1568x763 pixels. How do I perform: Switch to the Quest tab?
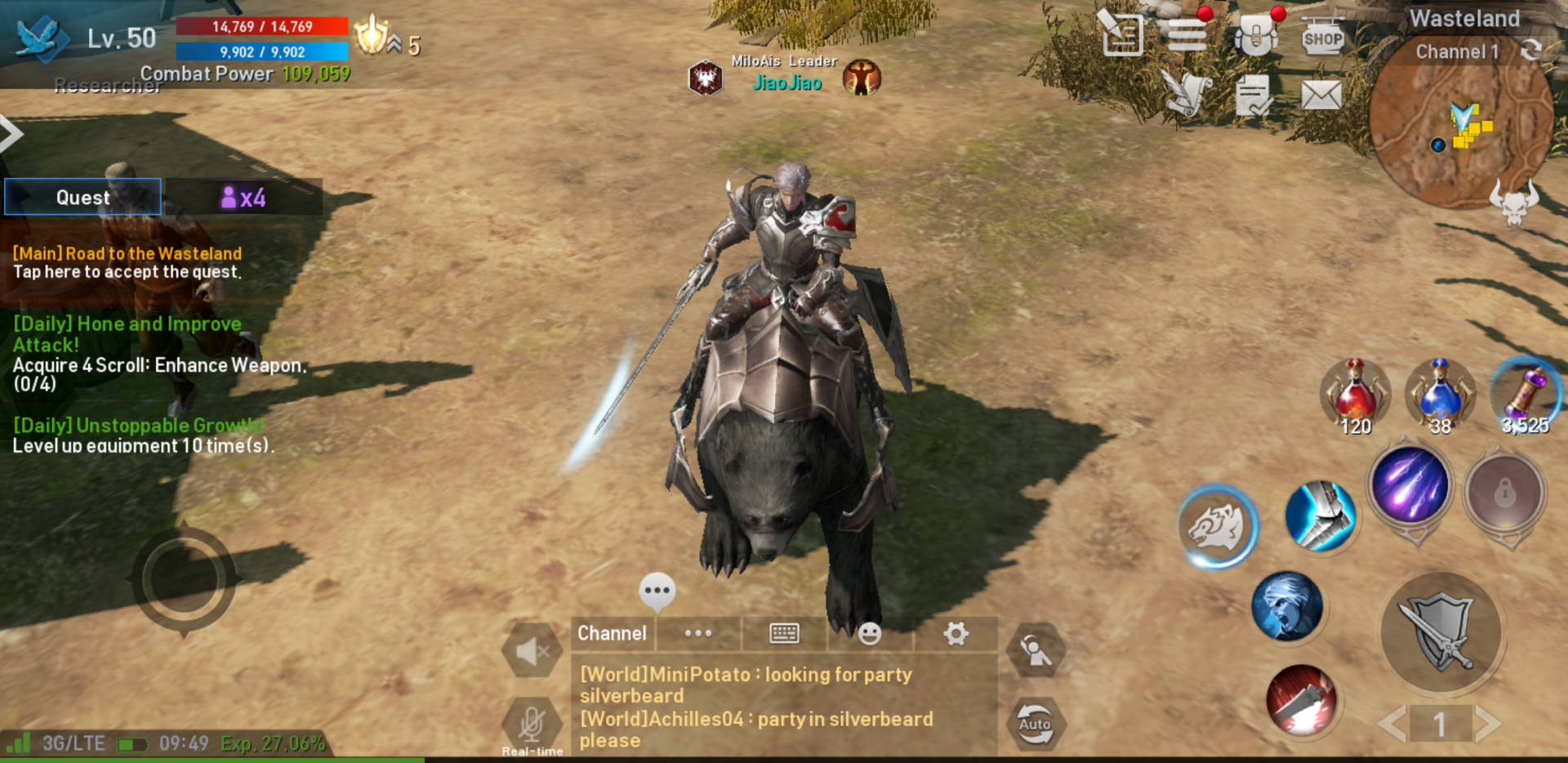point(82,198)
